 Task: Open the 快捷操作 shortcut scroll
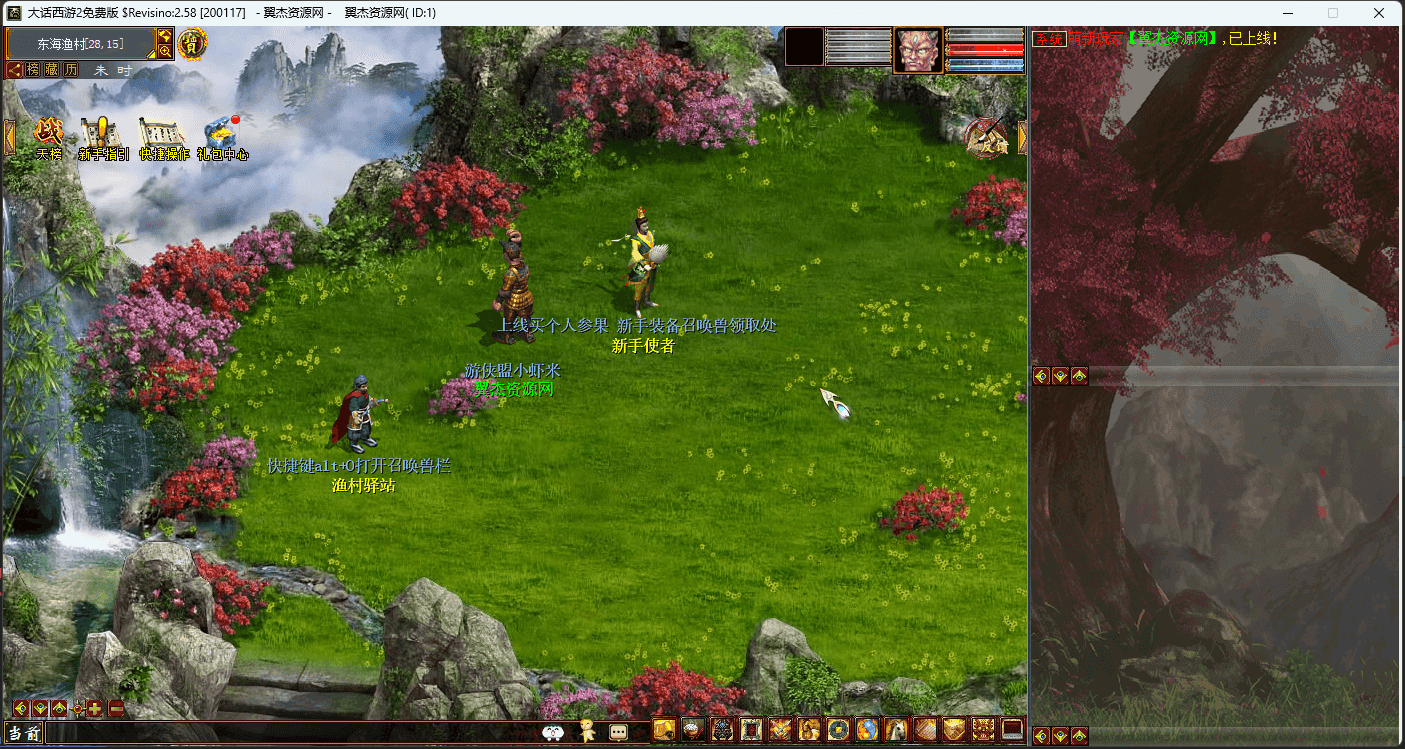coord(163,135)
